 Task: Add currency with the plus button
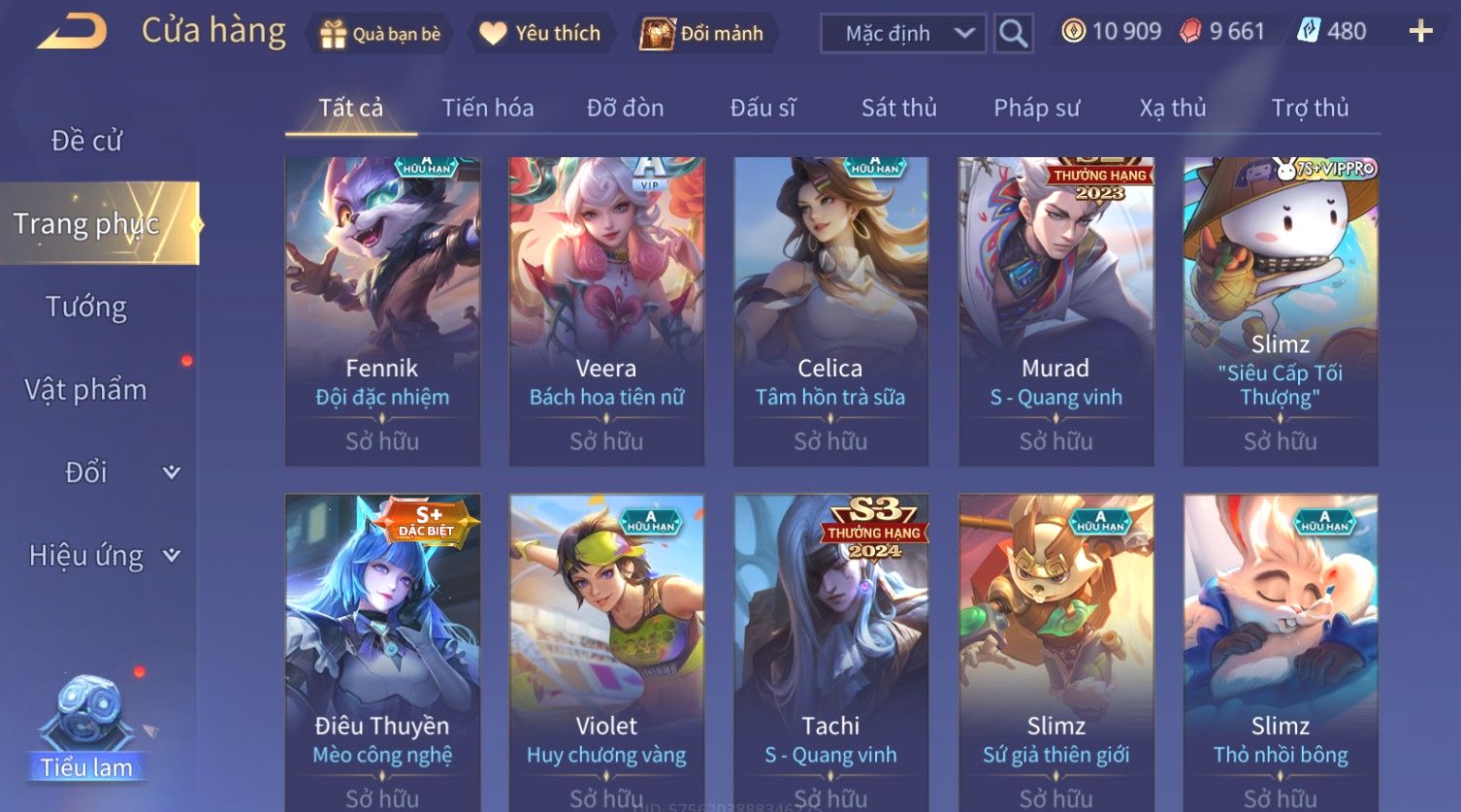[1420, 32]
